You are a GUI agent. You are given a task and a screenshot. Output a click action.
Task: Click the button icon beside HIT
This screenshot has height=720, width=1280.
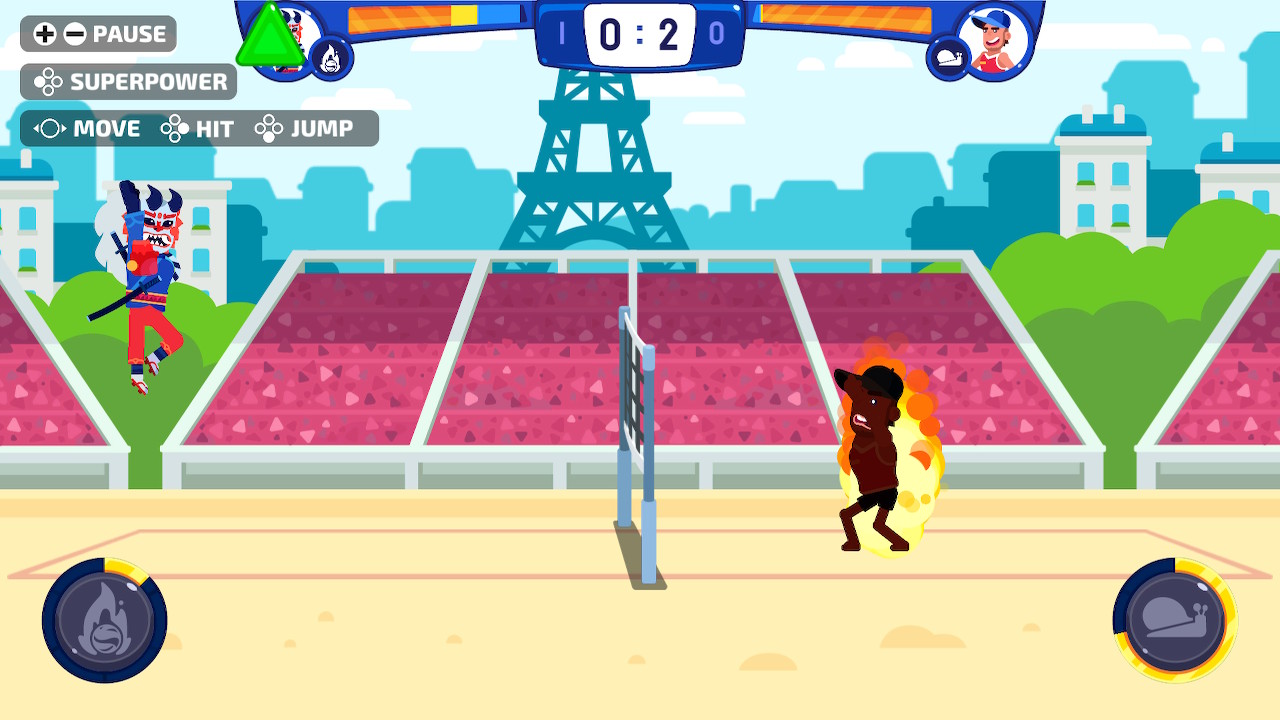click(174, 128)
